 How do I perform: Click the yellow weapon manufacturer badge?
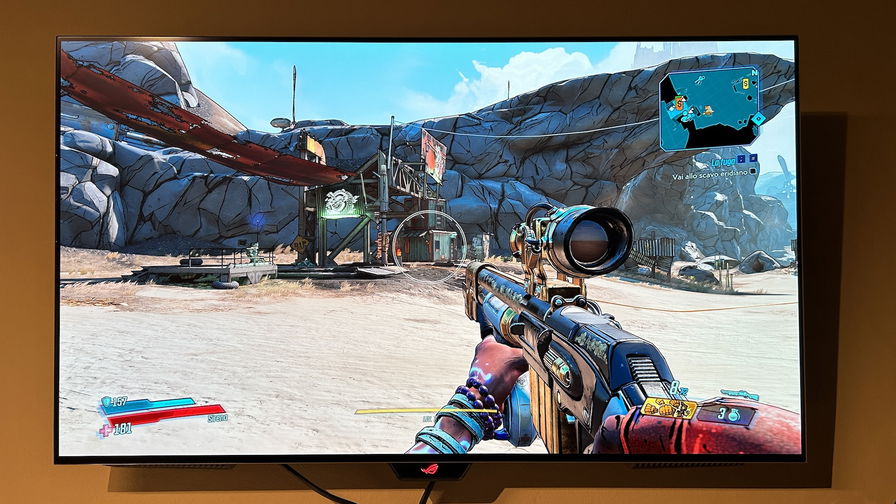tap(669, 407)
